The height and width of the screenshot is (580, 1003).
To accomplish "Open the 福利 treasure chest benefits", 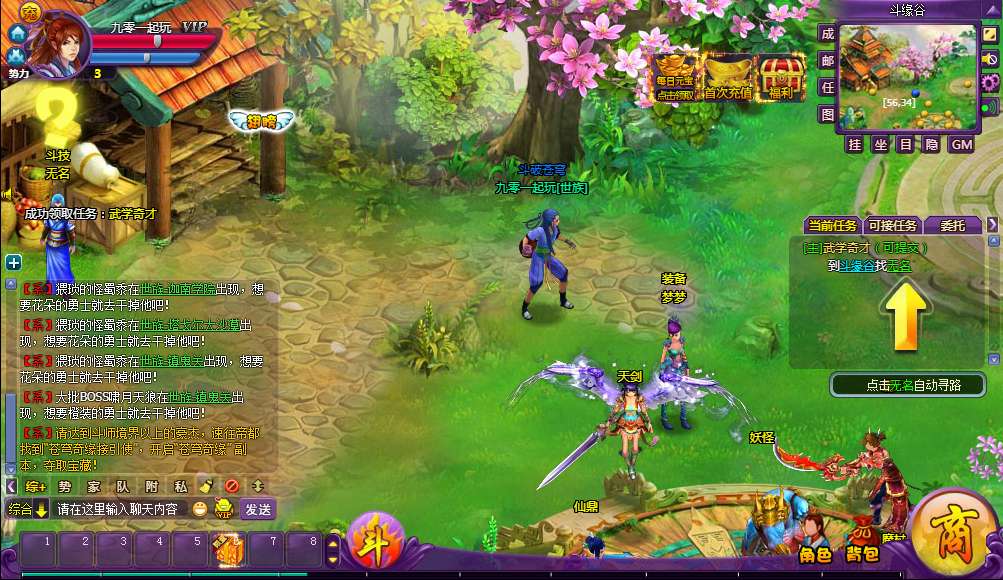I will 782,78.
